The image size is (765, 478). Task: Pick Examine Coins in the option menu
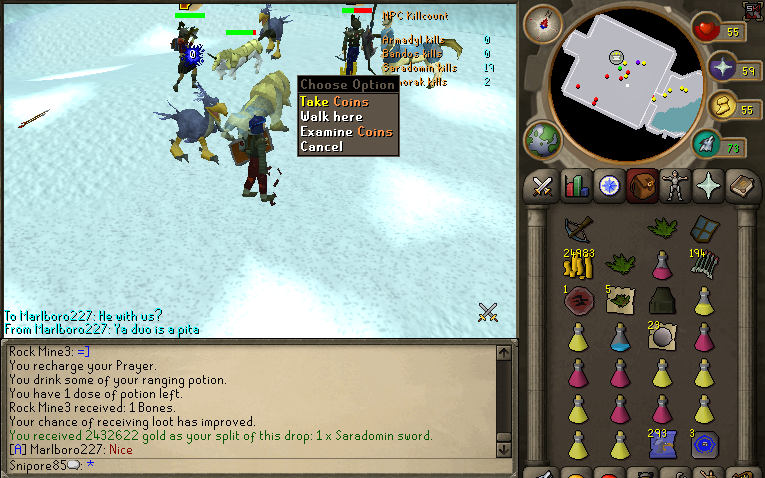click(x=346, y=132)
